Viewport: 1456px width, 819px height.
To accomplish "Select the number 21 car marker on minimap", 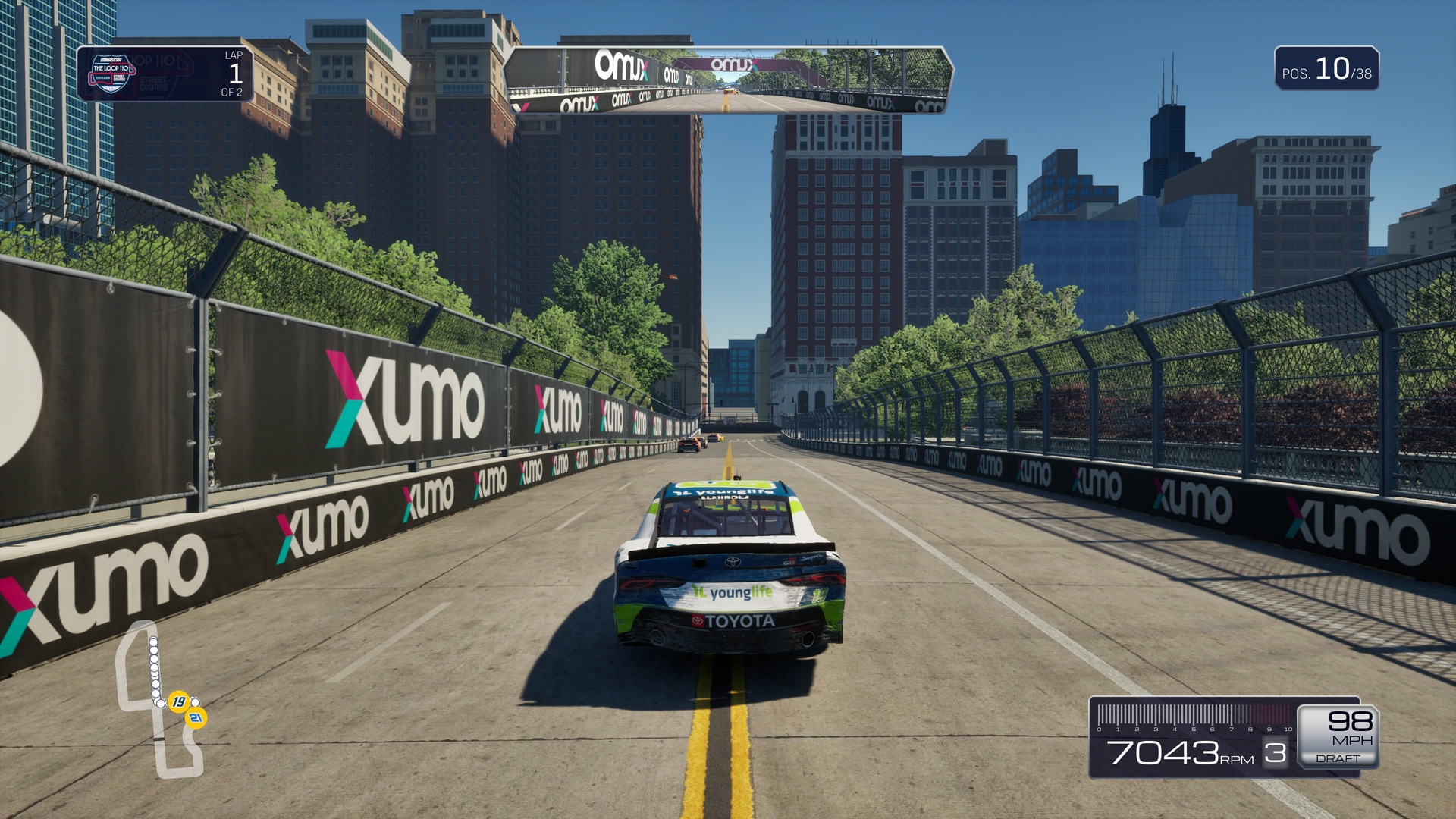I will pos(196,717).
